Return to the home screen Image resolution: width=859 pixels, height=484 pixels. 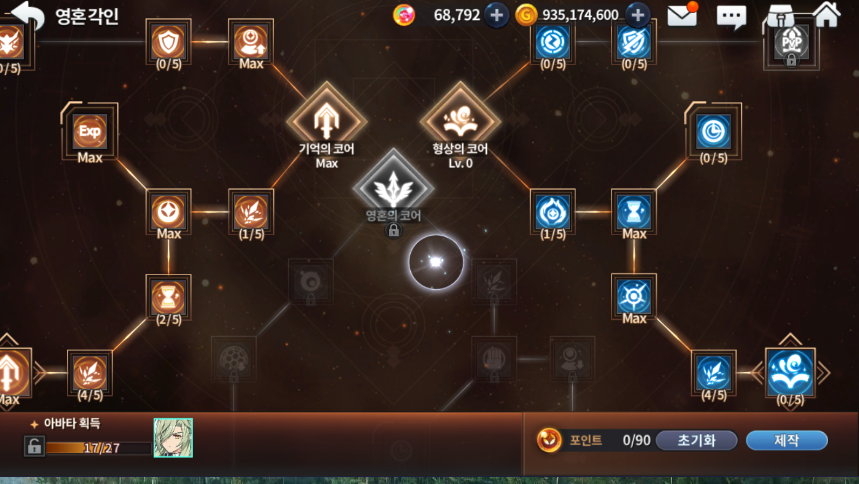coord(827,14)
